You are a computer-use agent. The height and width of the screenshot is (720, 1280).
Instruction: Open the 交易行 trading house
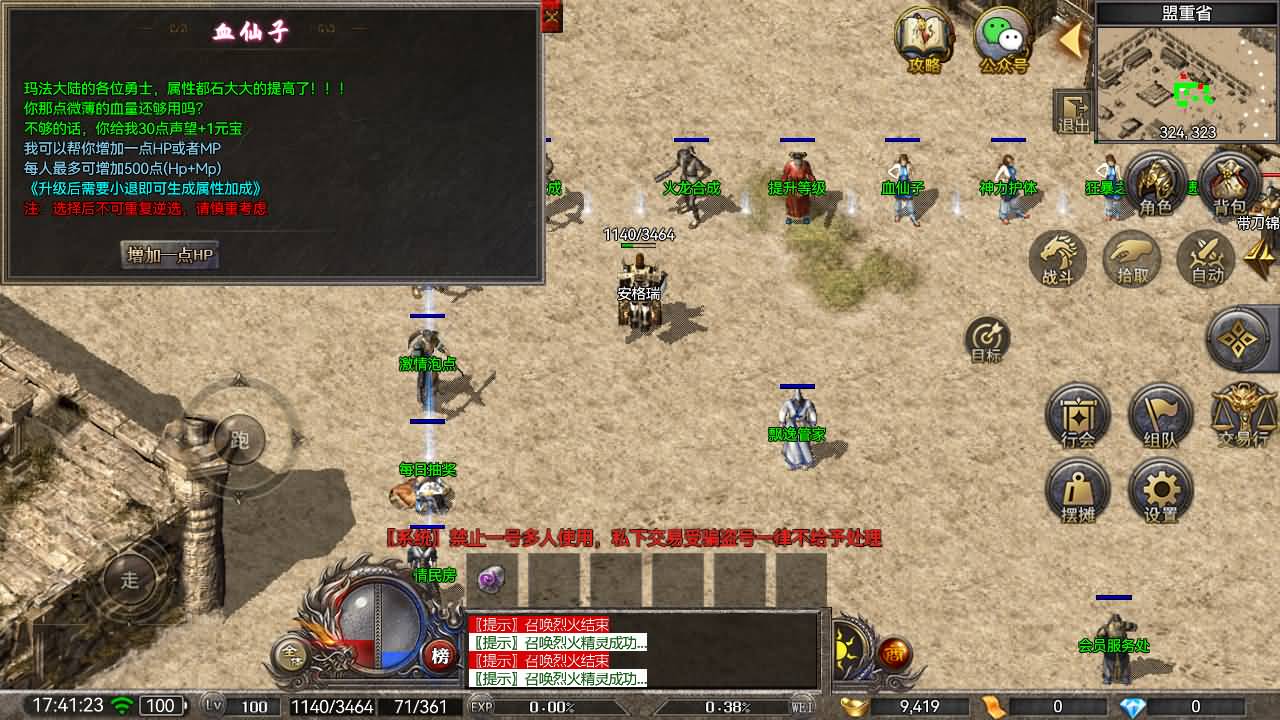[x=1243, y=416]
